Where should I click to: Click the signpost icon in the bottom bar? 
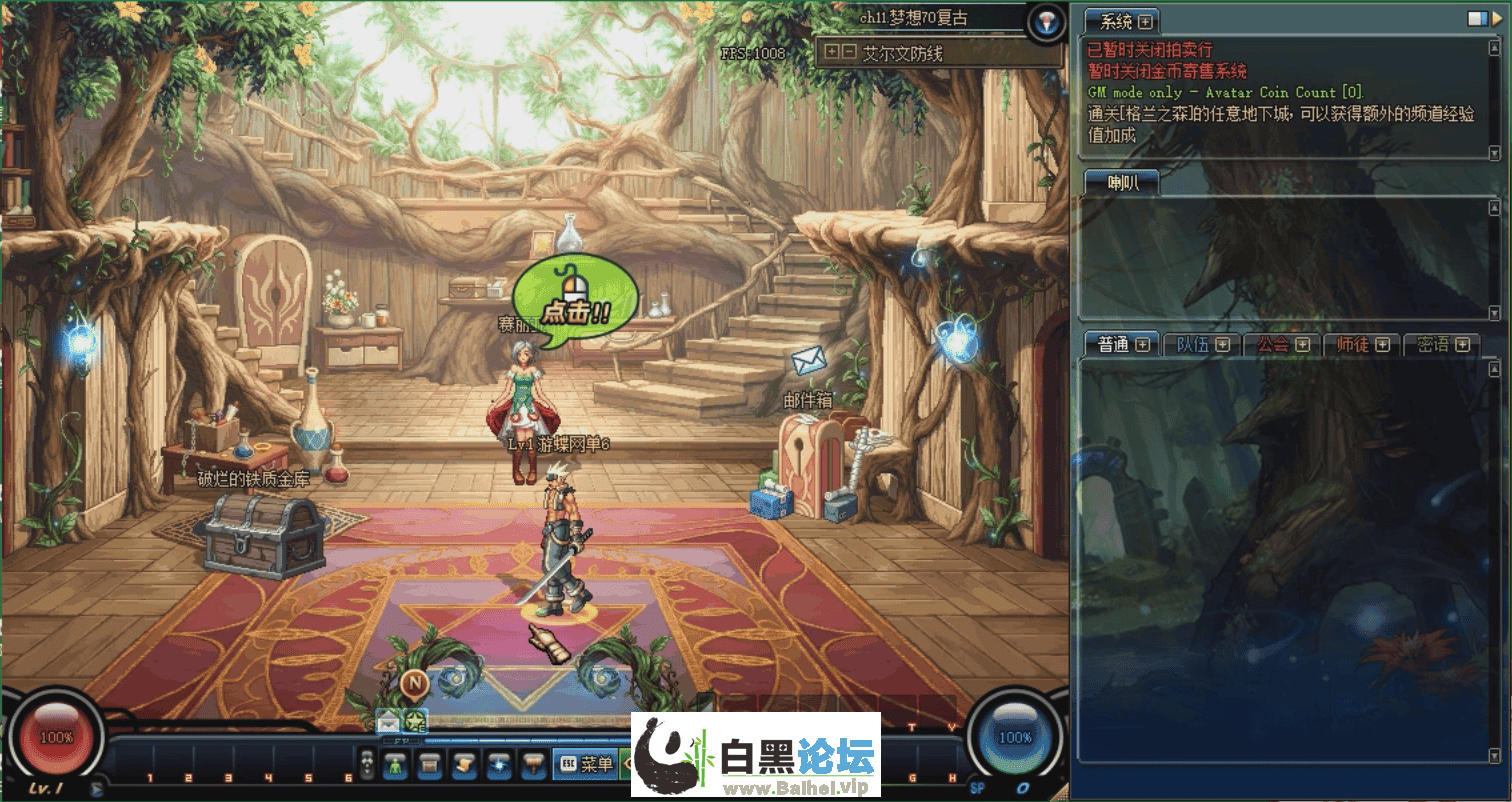(533, 765)
